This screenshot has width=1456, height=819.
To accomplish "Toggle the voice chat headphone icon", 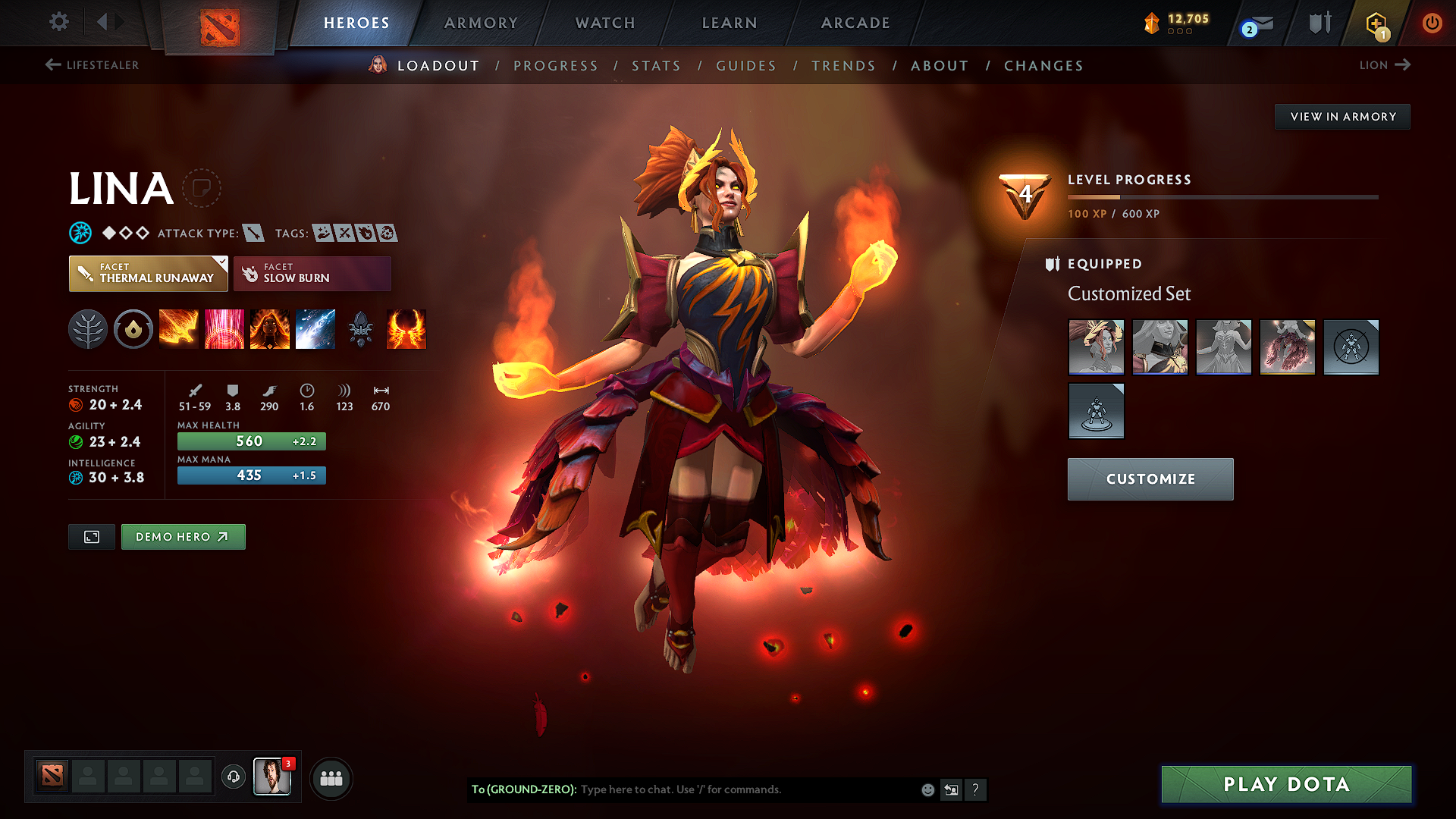I will coord(233,778).
